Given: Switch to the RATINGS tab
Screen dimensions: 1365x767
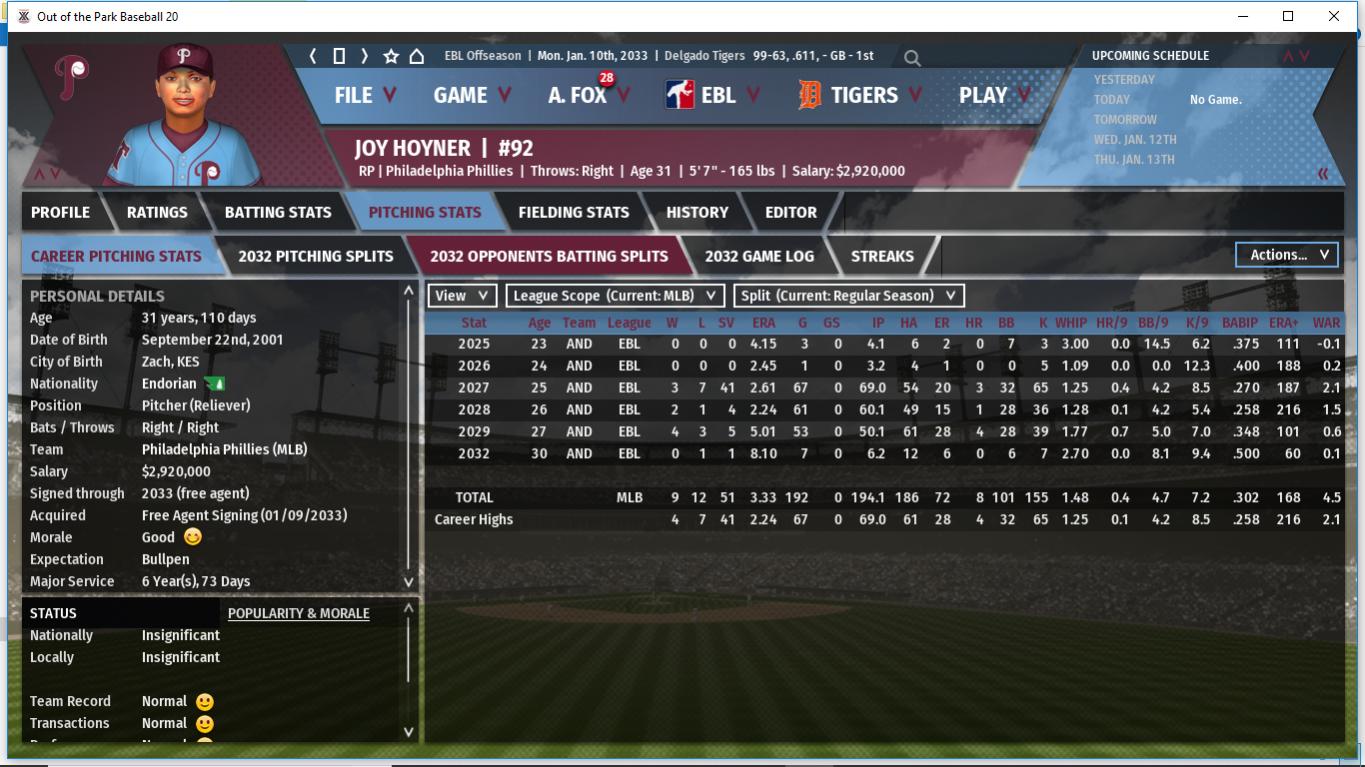Looking at the screenshot, I should (157, 212).
